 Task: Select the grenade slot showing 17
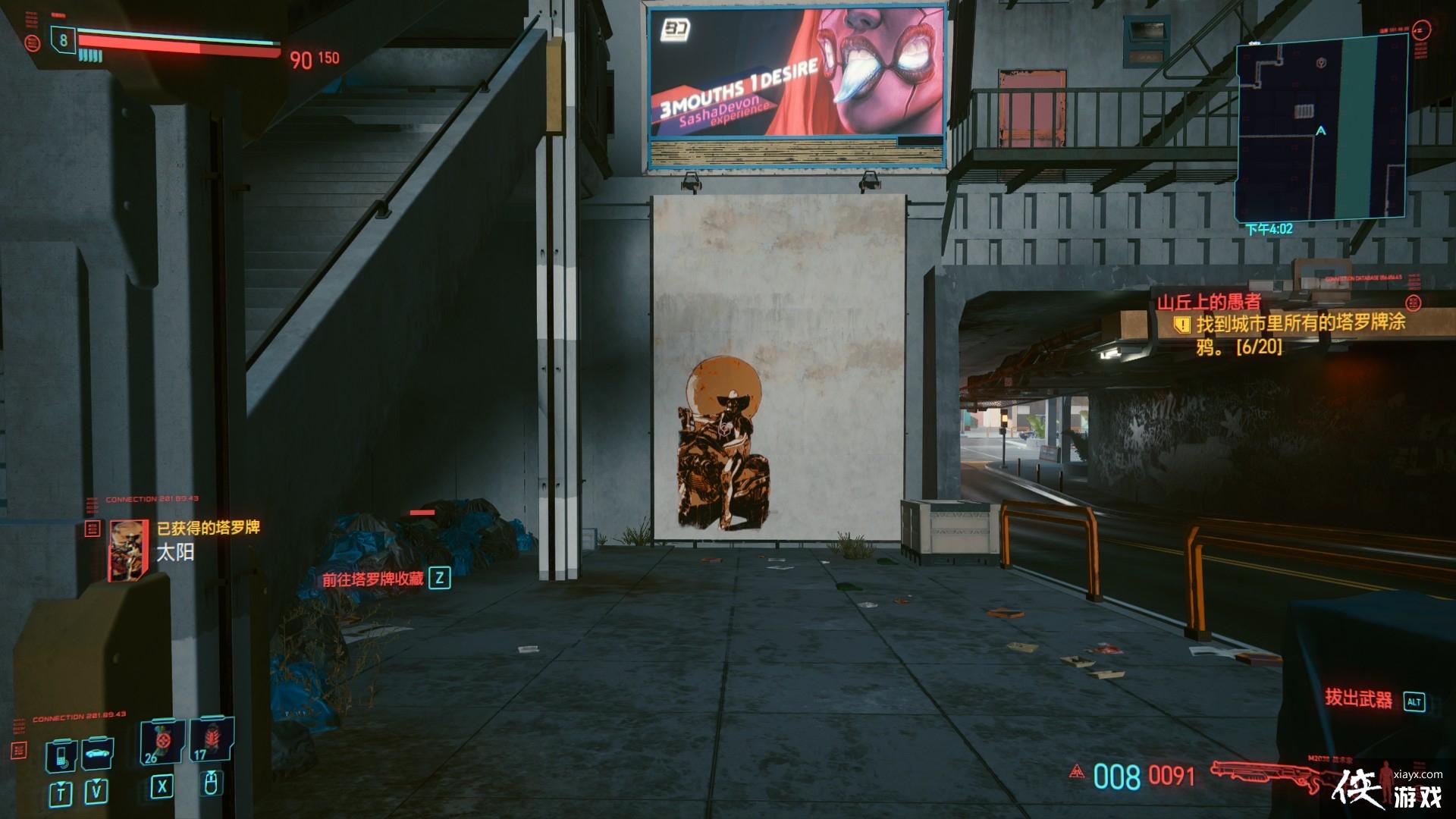click(x=212, y=740)
